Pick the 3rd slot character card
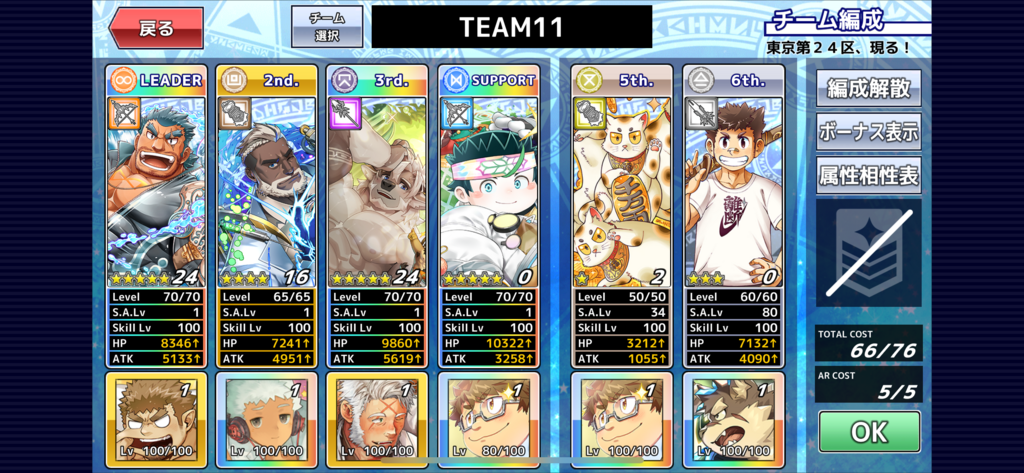Viewport: 1024px width, 473px height. coord(377,190)
